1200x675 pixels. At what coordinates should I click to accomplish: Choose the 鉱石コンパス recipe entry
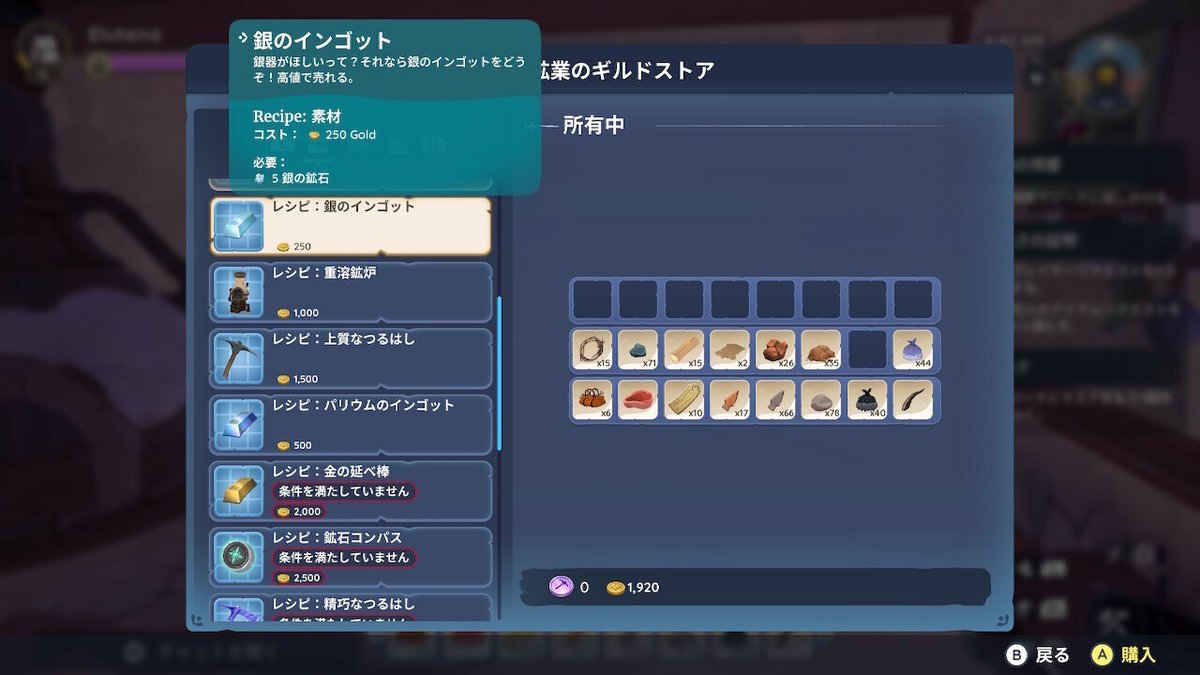coord(350,556)
